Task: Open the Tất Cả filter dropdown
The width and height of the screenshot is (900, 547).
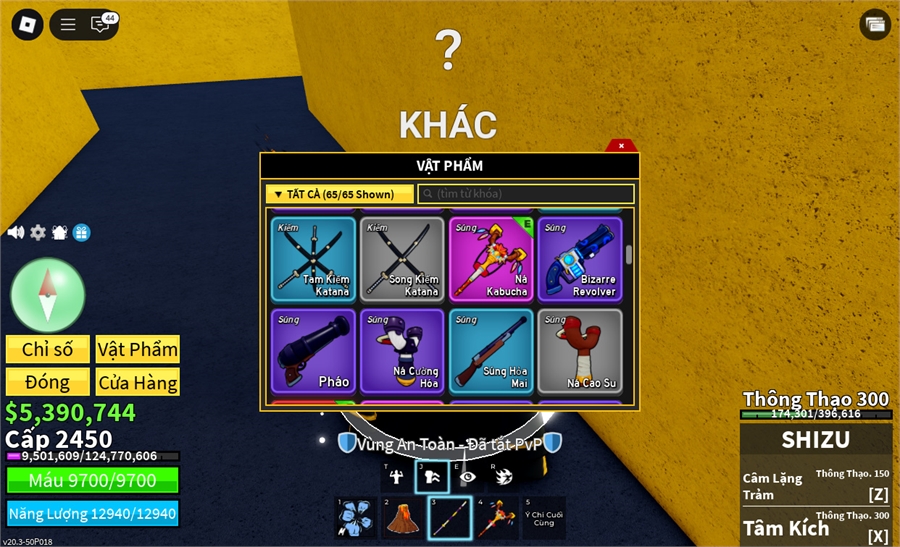Action: 339,194
